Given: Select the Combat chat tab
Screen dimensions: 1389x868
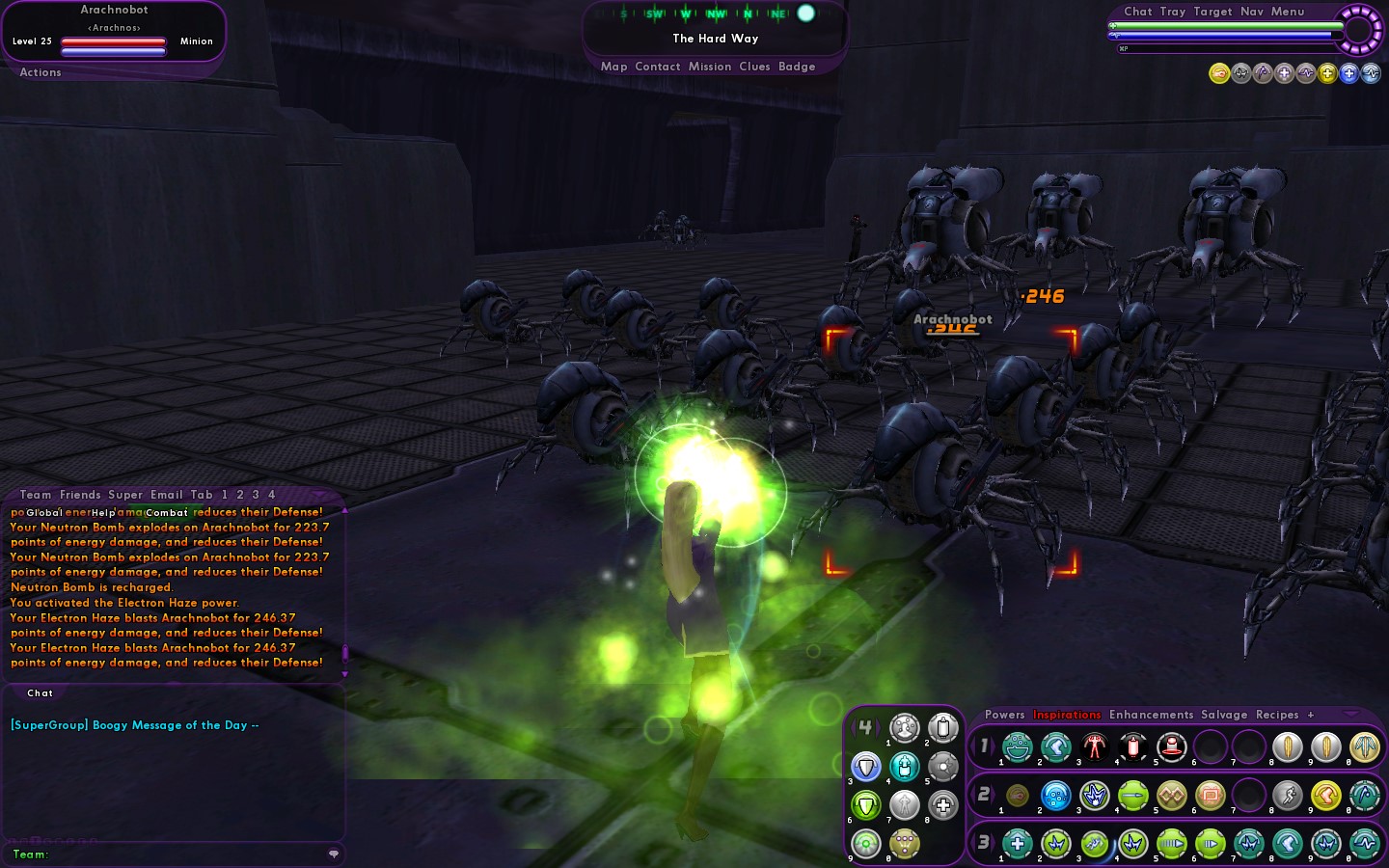Looking at the screenshot, I should coord(167,513).
